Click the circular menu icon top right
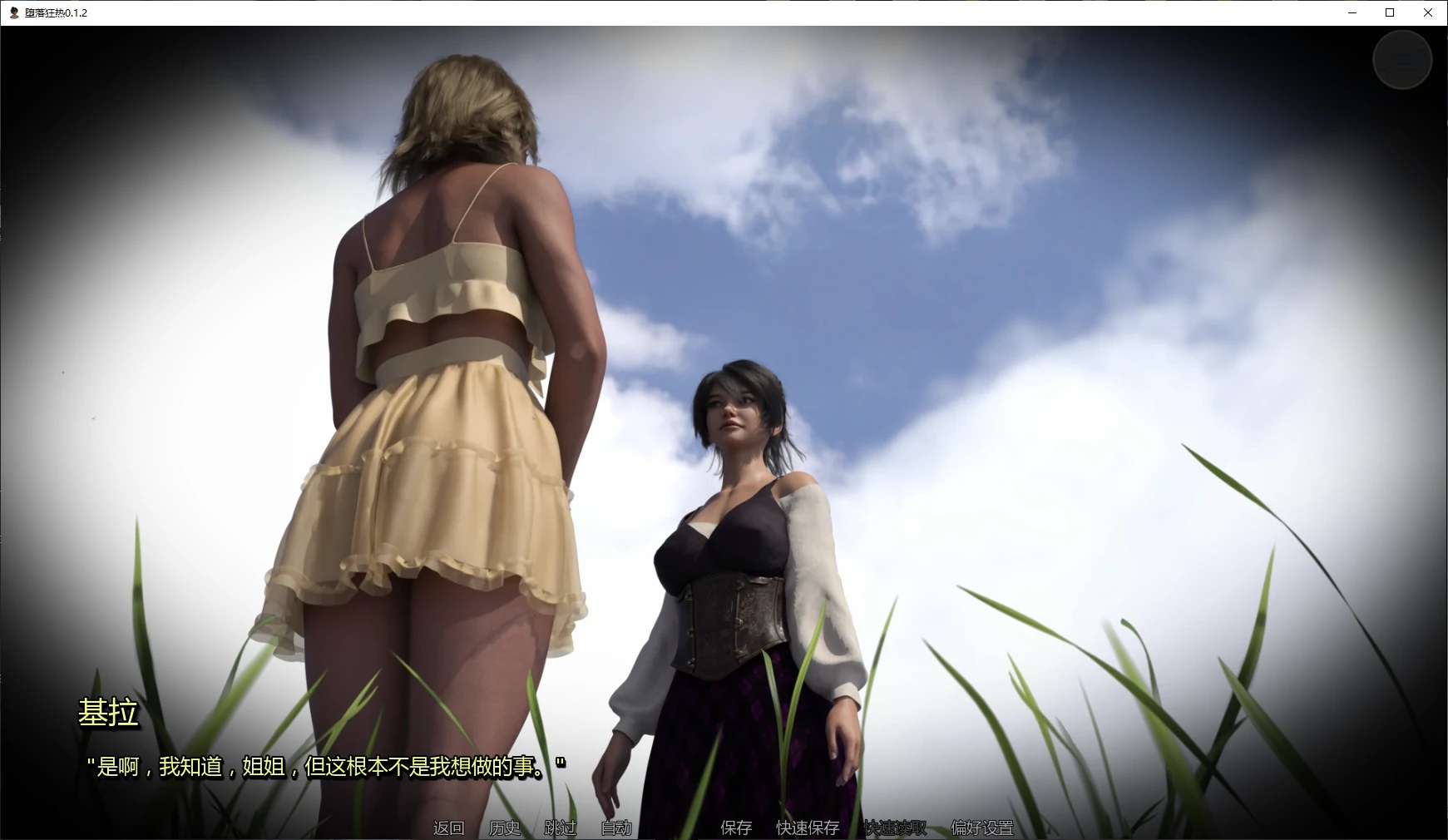This screenshot has width=1448, height=840. click(1402, 60)
